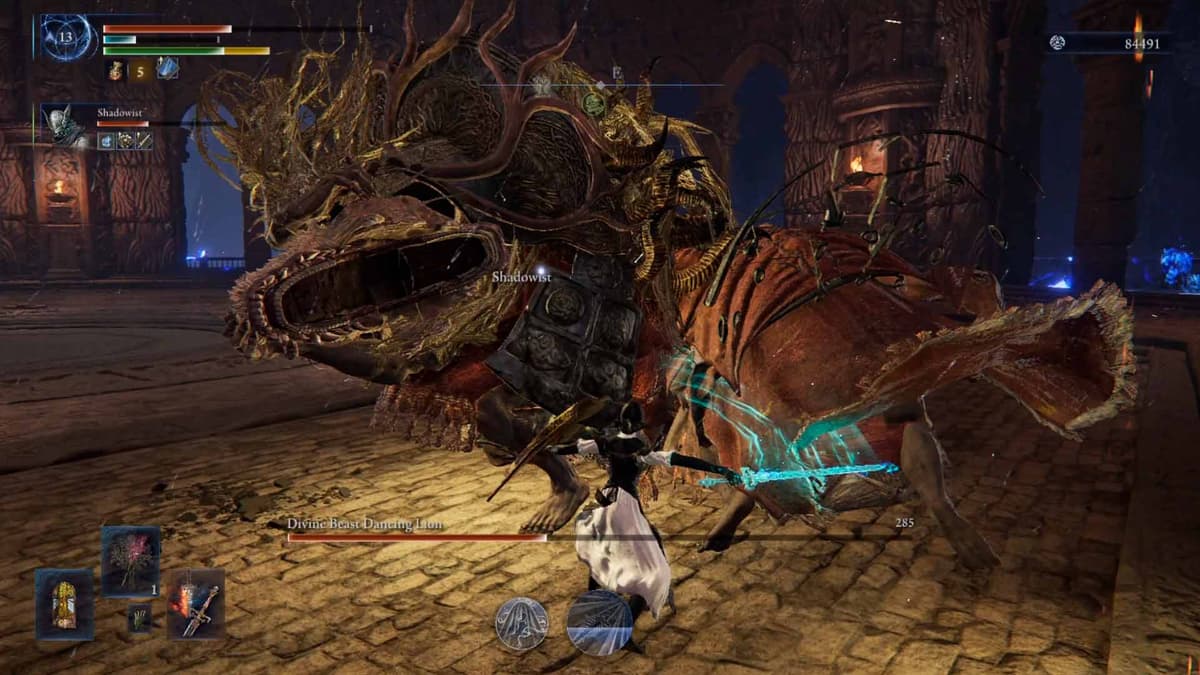Select the blue crystal status icon
Viewport: 1200px width, 675px height.
point(168,68)
